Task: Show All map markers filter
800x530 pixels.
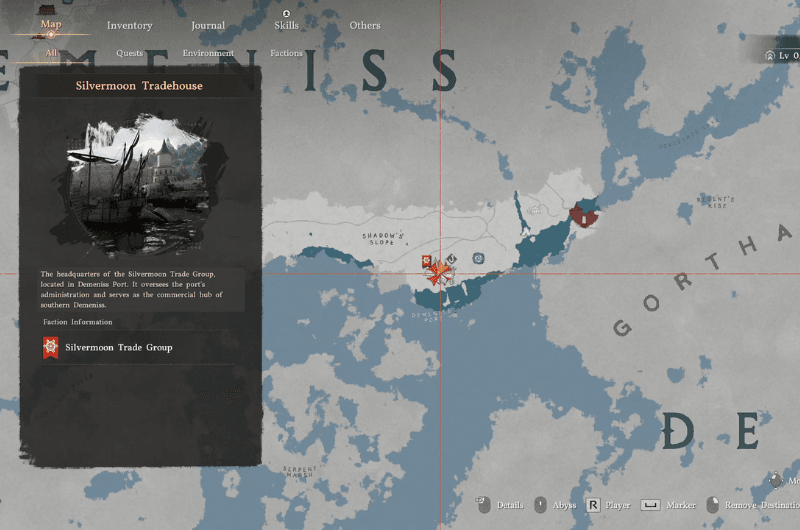Action: click(52, 53)
